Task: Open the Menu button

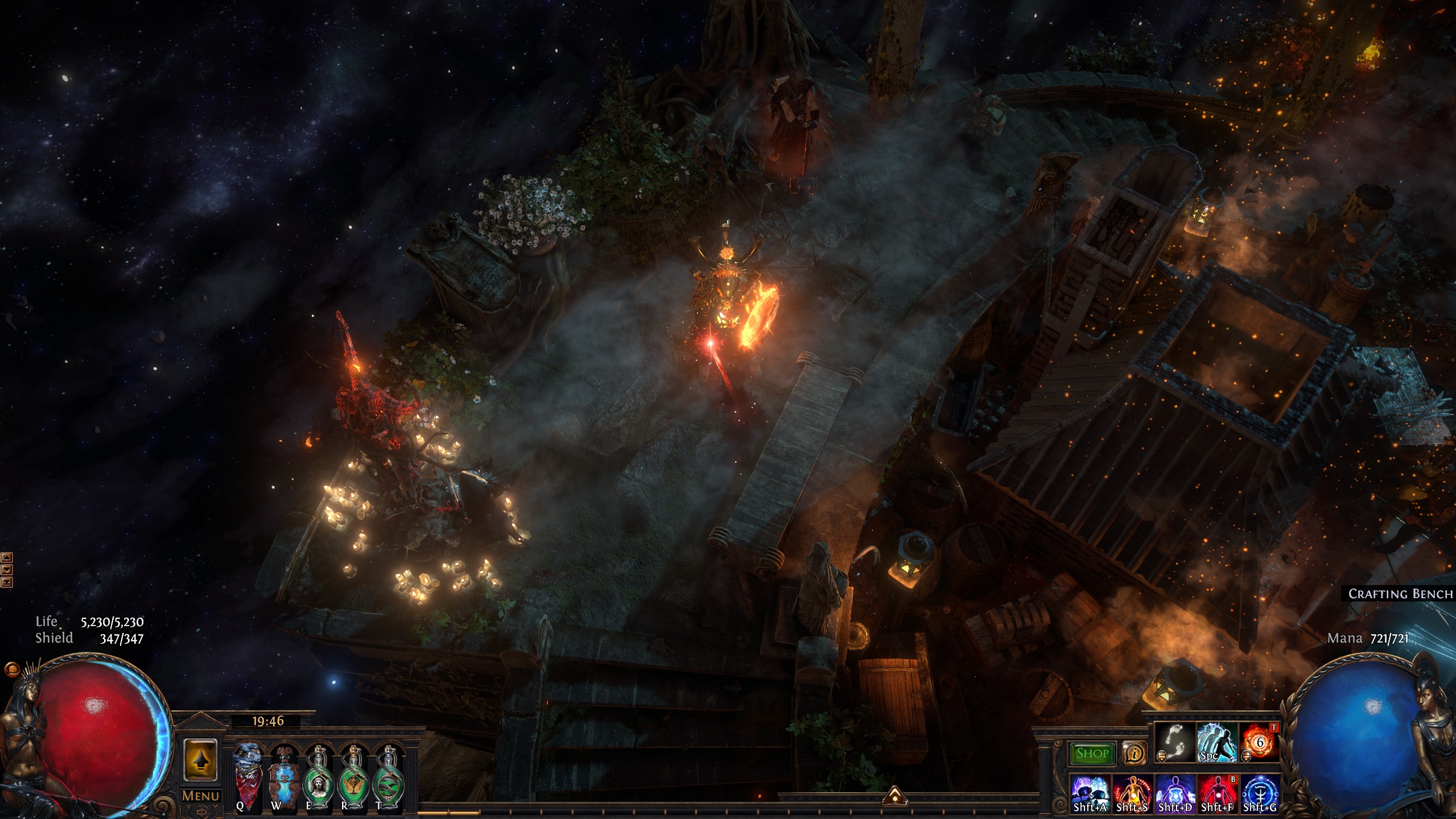Action: point(200,796)
